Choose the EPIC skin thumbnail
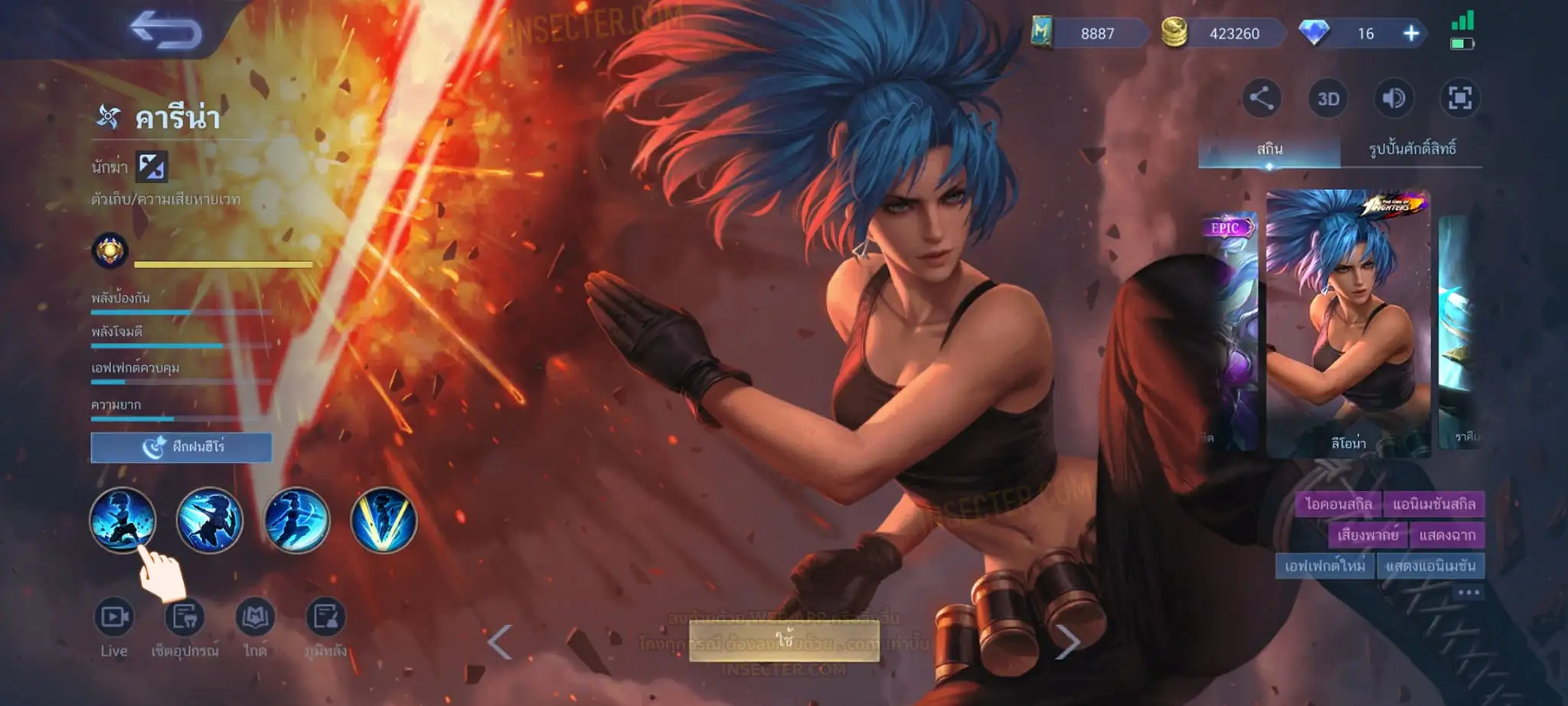The height and width of the screenshot is (706, 1568). click(1230, 331)
